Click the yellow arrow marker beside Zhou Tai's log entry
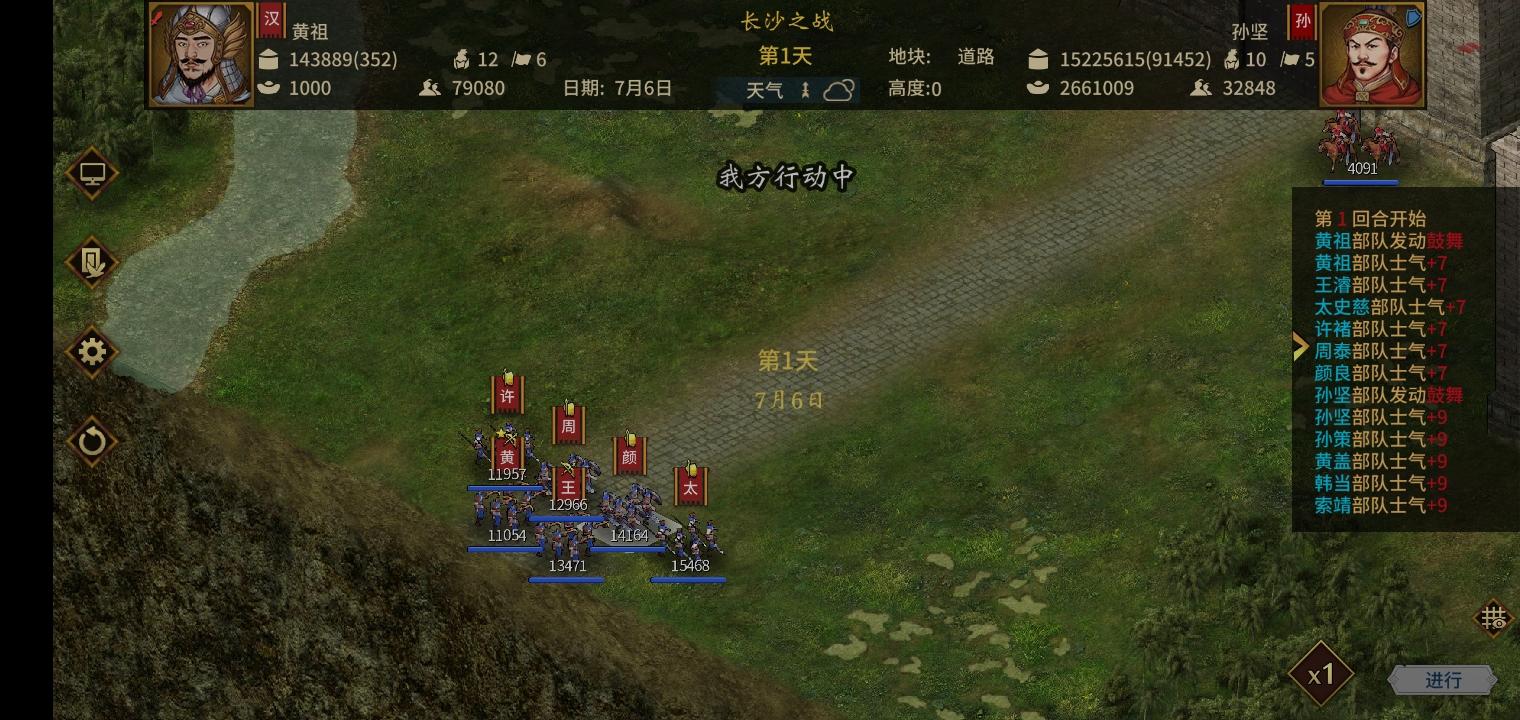Image resolution: width=1520 pixels, height=720 pixels. click(1300, 346)
